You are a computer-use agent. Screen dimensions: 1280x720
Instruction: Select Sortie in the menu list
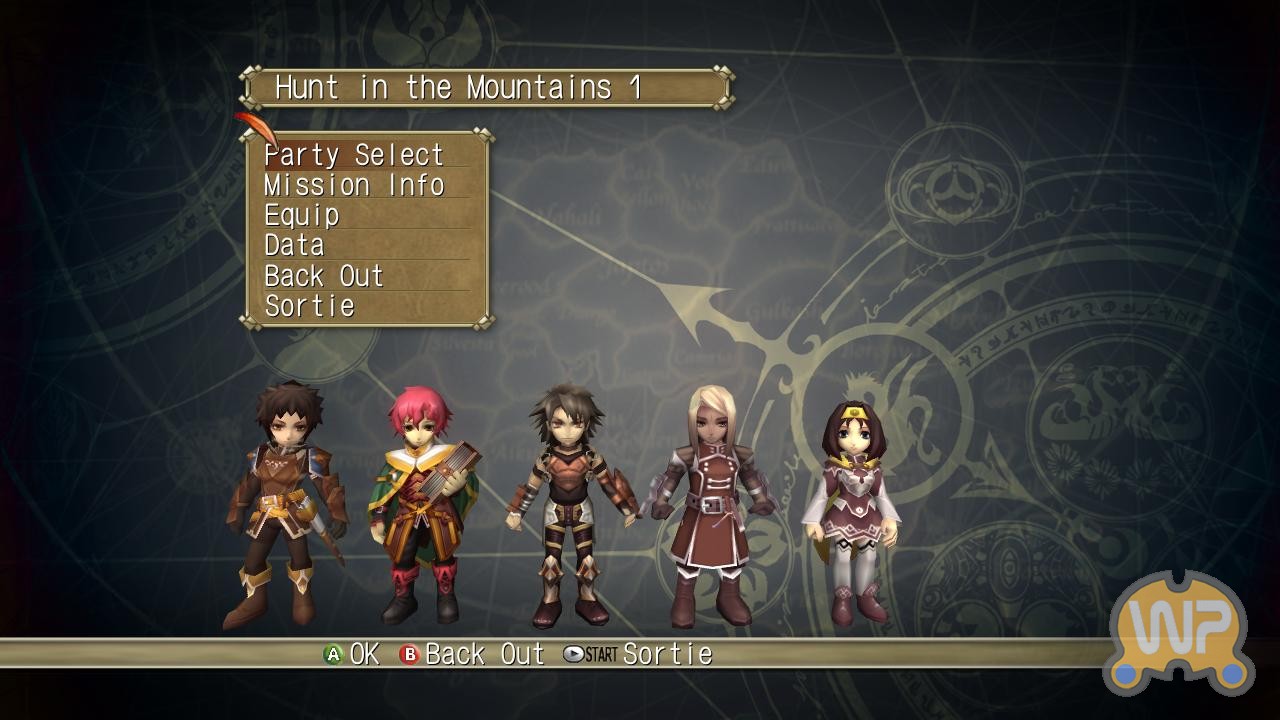coord(310,306)
